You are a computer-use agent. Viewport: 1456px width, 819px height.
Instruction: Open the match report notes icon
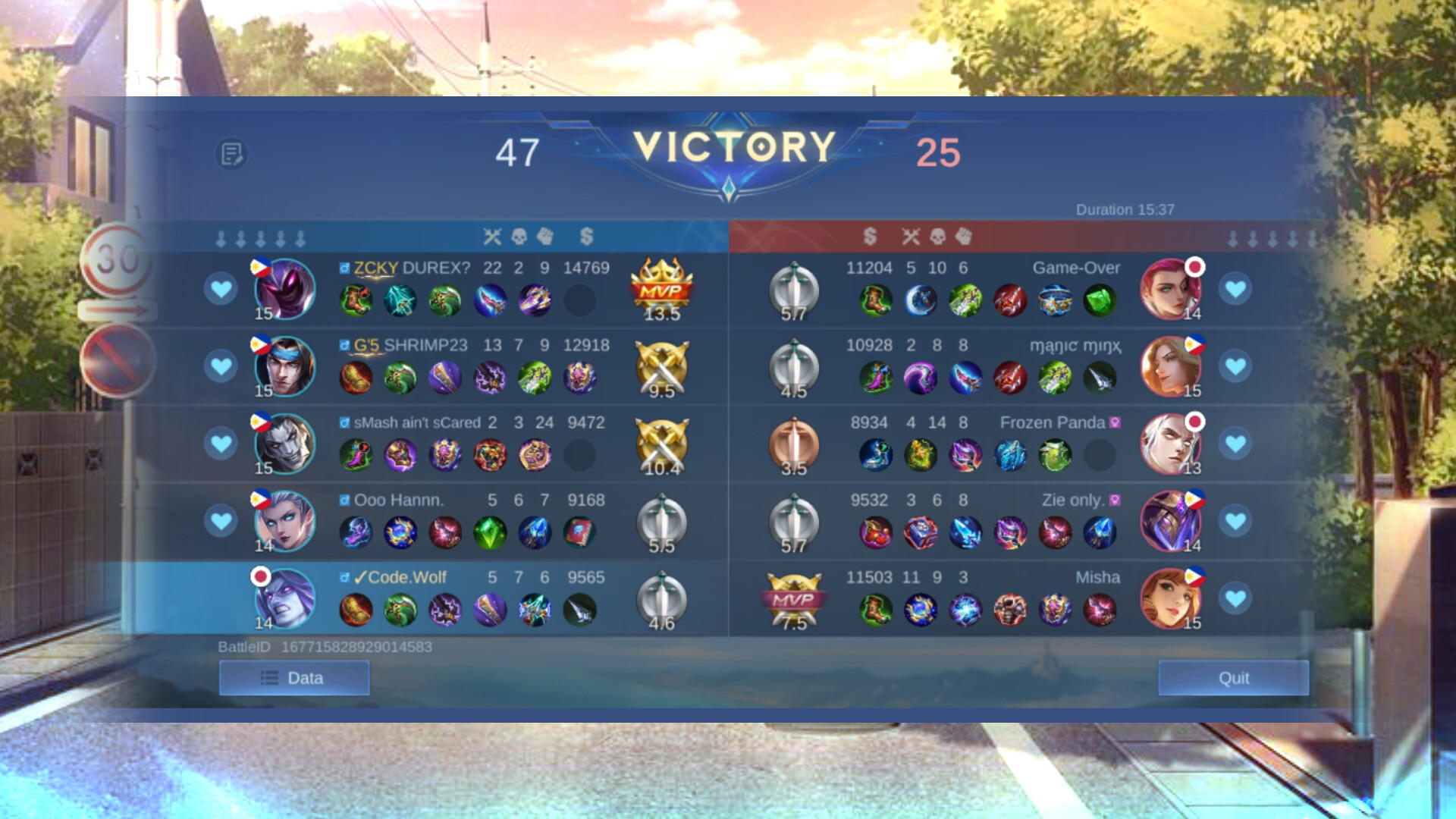click(x=232, y=152)
